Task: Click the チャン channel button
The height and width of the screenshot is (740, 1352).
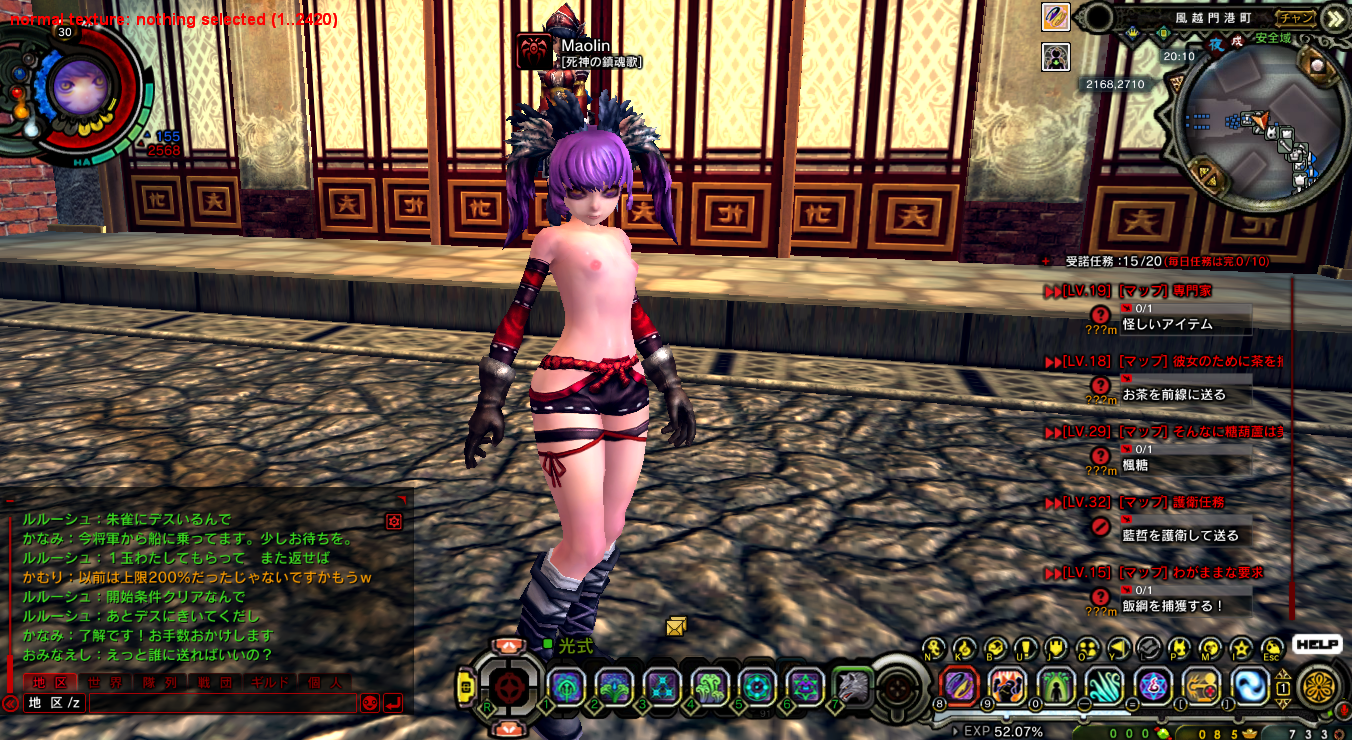Action: click(x=1296, y=18)
